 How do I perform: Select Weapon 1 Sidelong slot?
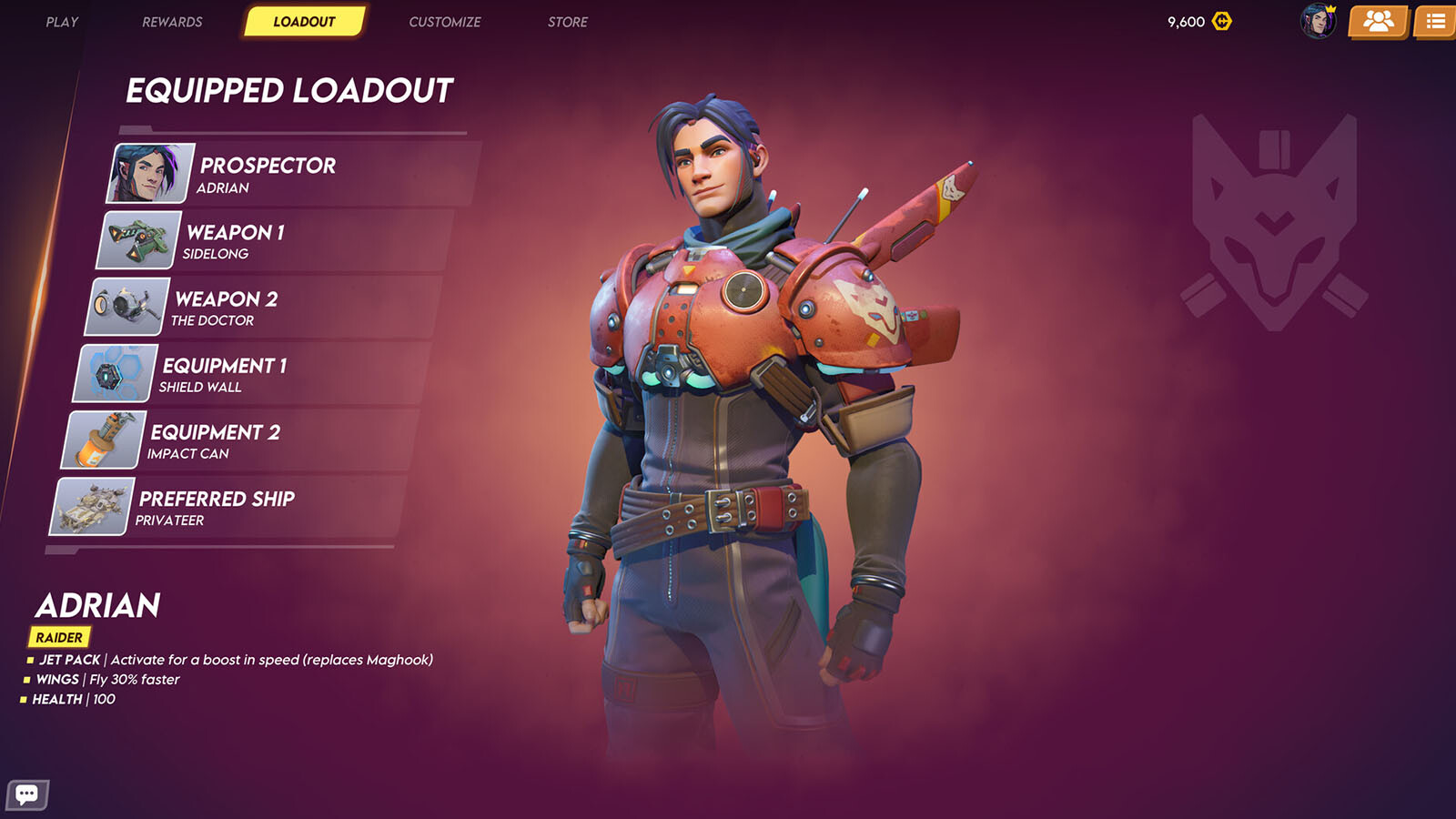click(273, 241)
